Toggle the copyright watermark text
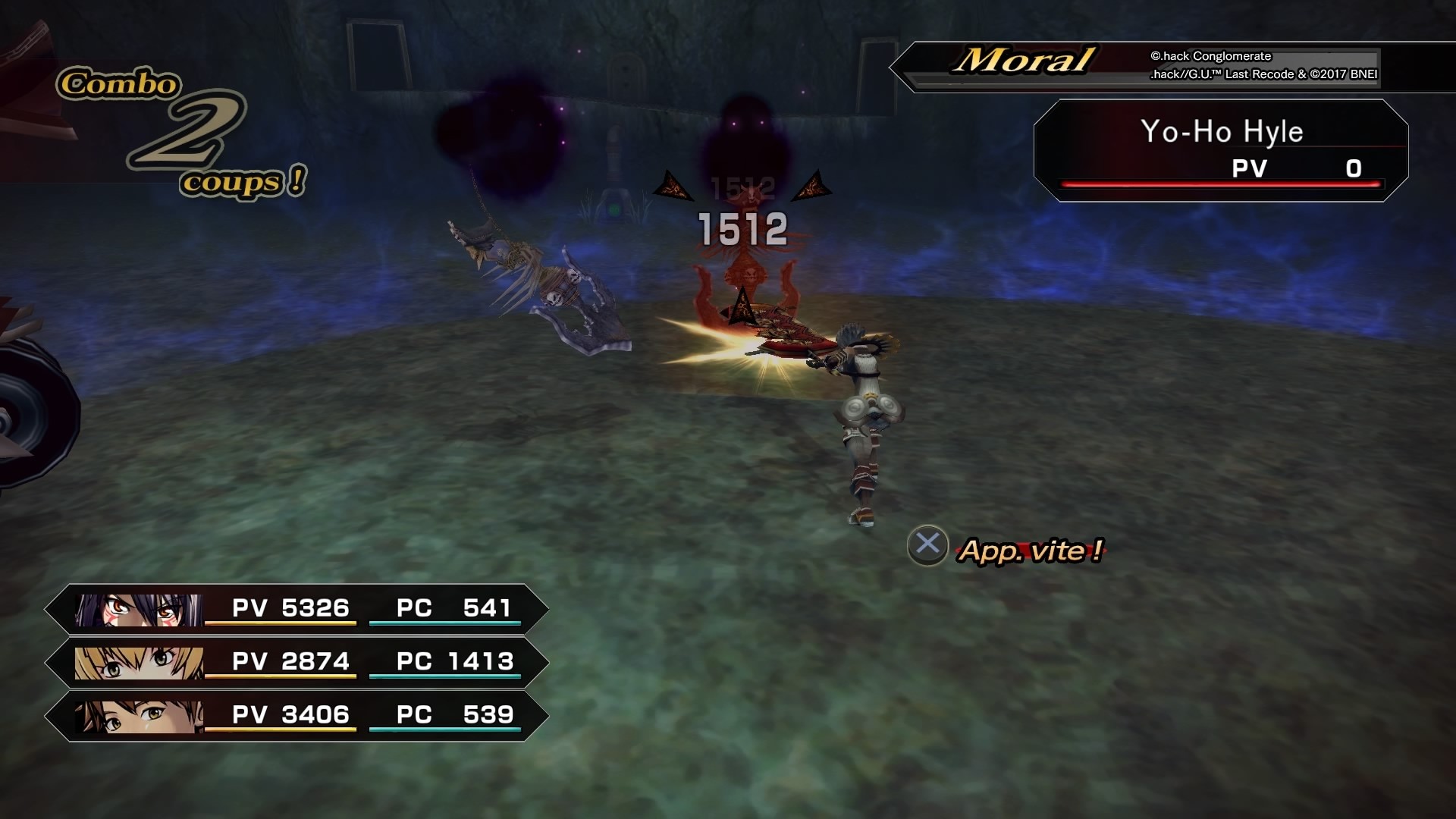Image resolution: width=1456 pixels, height=819 pixels. [1265, 64]
